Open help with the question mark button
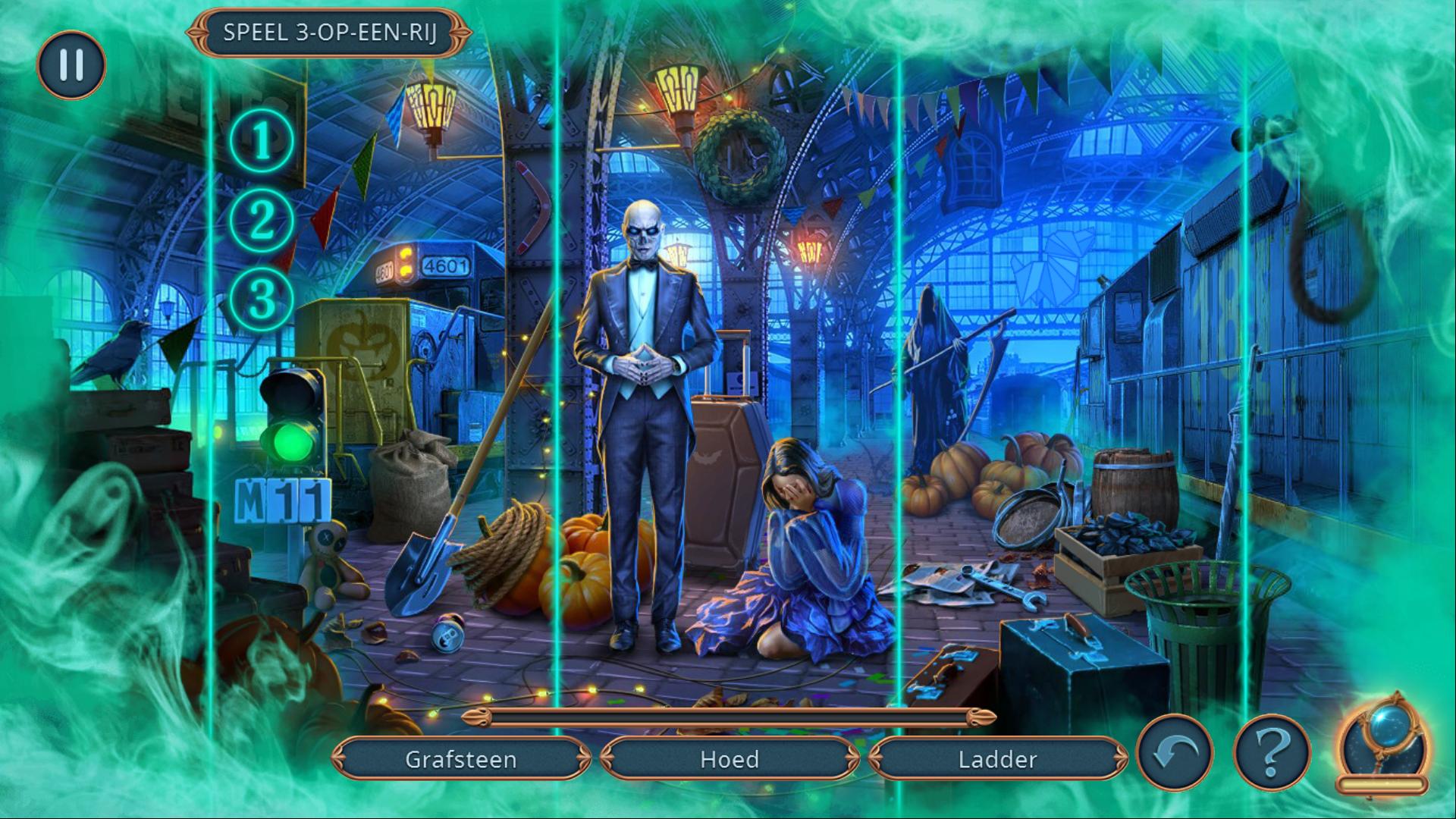The height and width of the screenshot is (819, 1456). [x=1272, y=753]
